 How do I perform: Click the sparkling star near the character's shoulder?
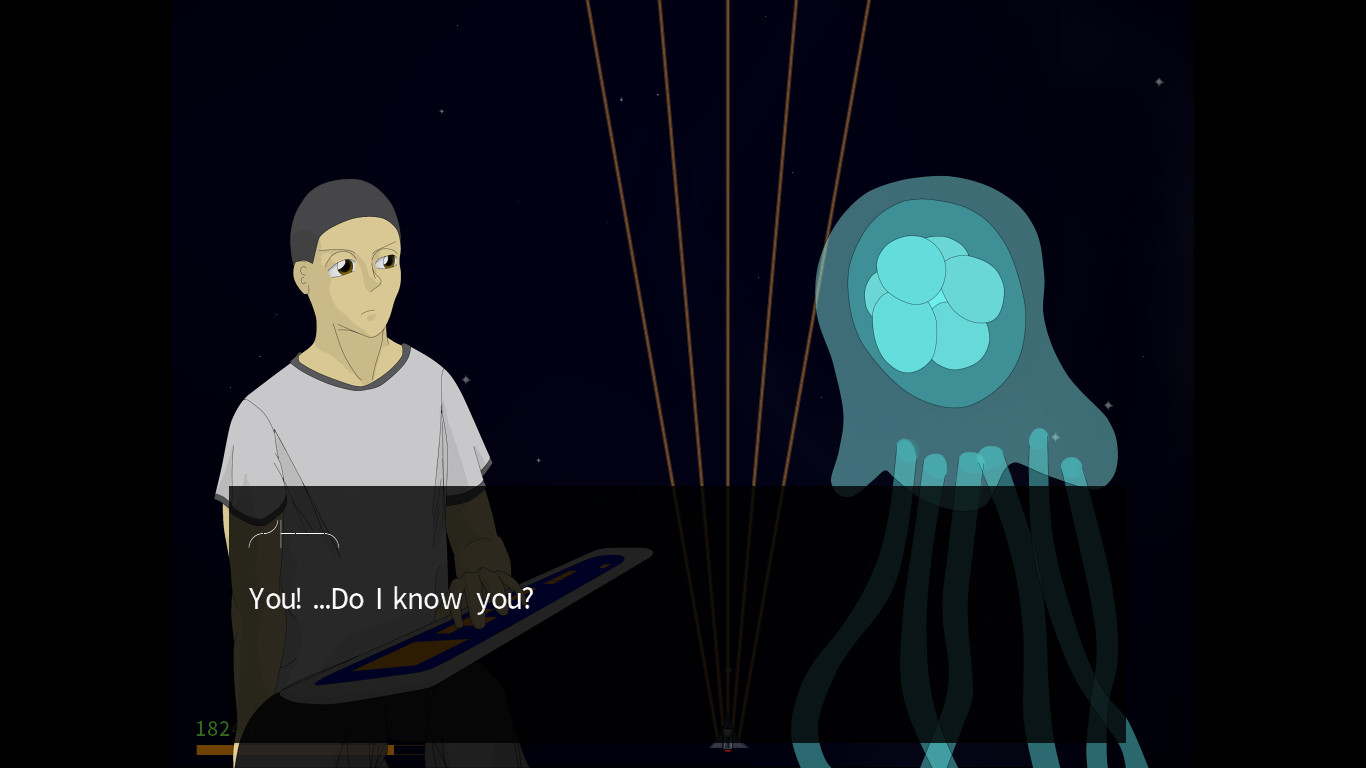(x=466, y=379)
